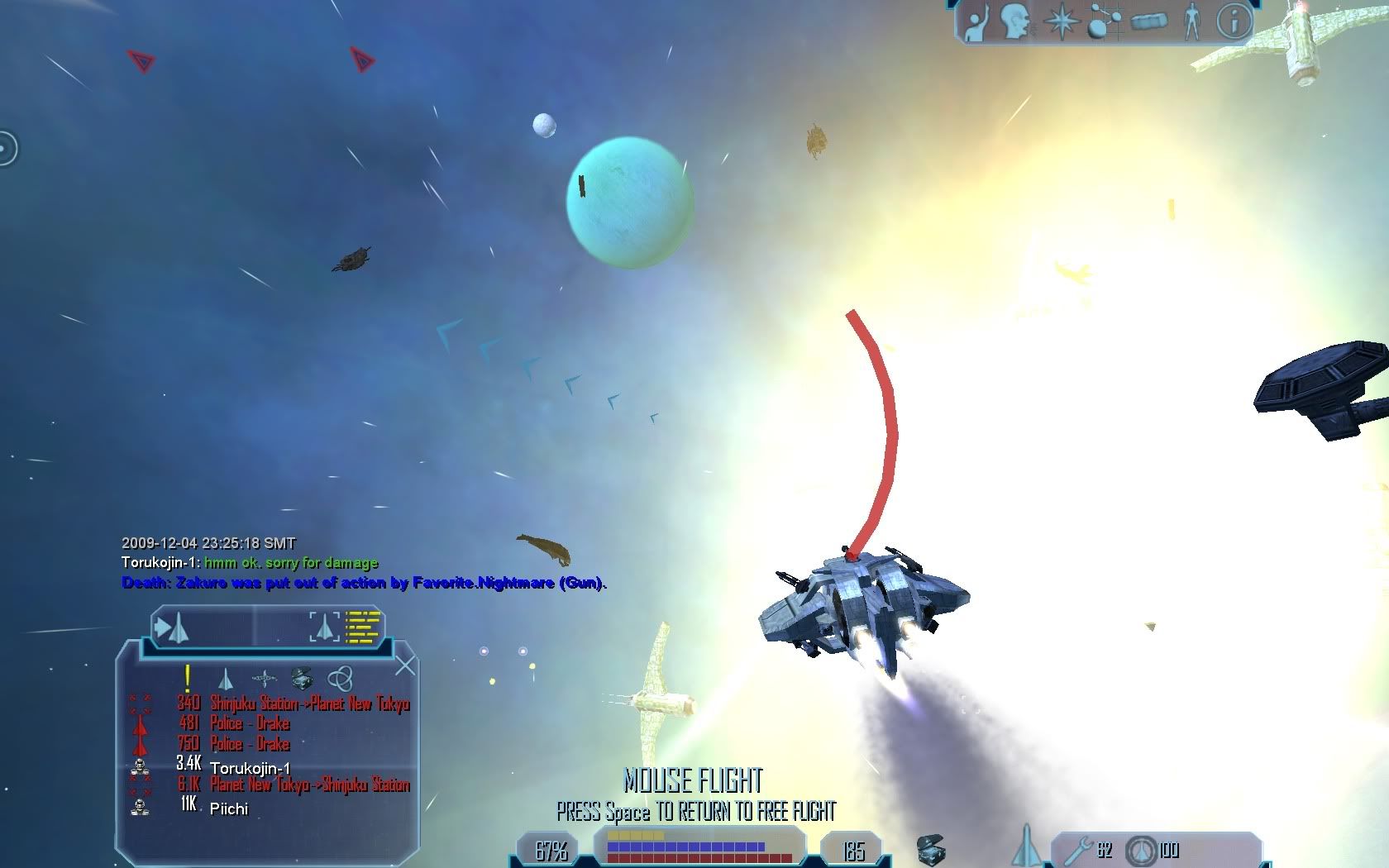Image resolution: width=1389 pixels, height=868 pixels.
Task: Filter contact list to loot crates
Action: [302, 680]
